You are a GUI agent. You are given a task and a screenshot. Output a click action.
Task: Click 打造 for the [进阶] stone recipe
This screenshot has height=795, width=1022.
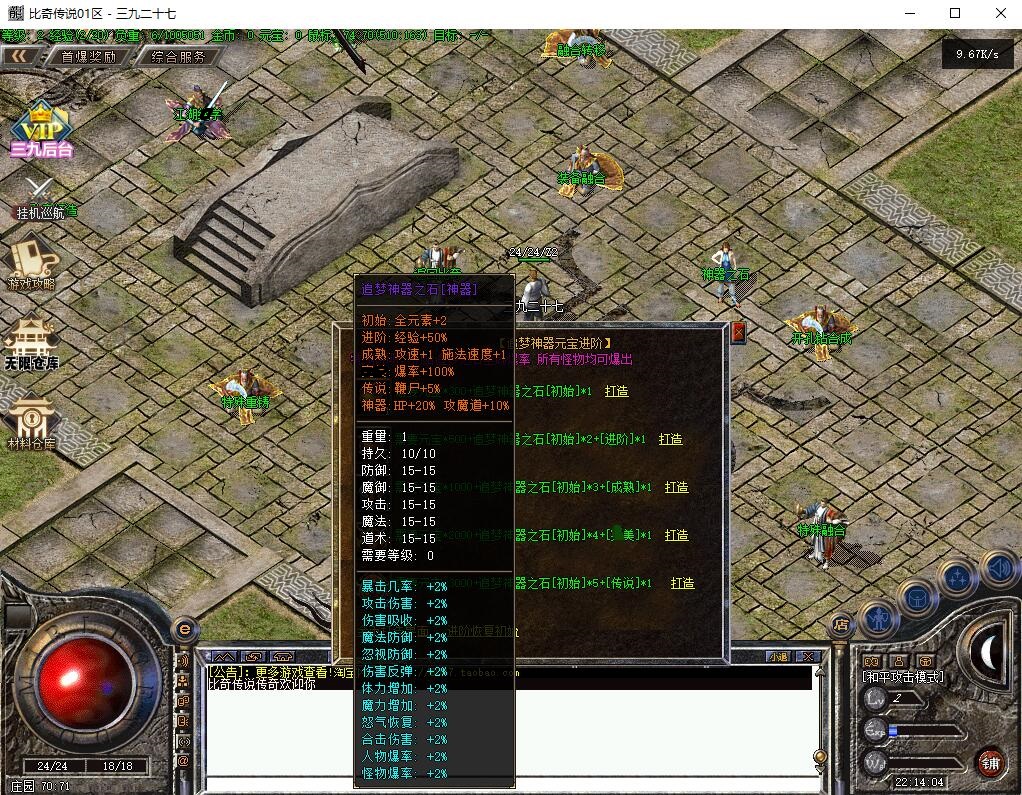point(671,439)
